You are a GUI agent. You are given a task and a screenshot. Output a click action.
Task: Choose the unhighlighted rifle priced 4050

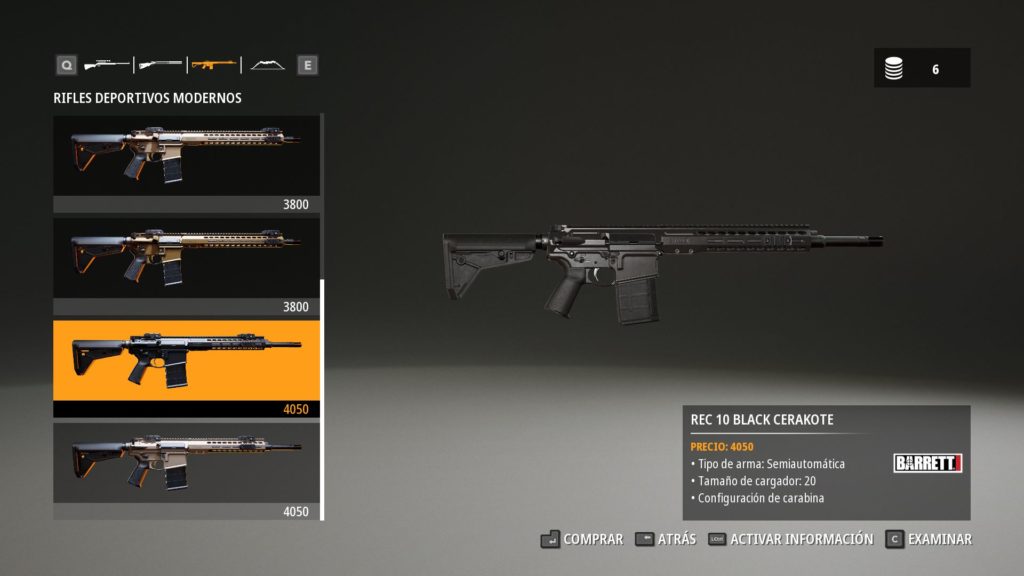point(186,463)
